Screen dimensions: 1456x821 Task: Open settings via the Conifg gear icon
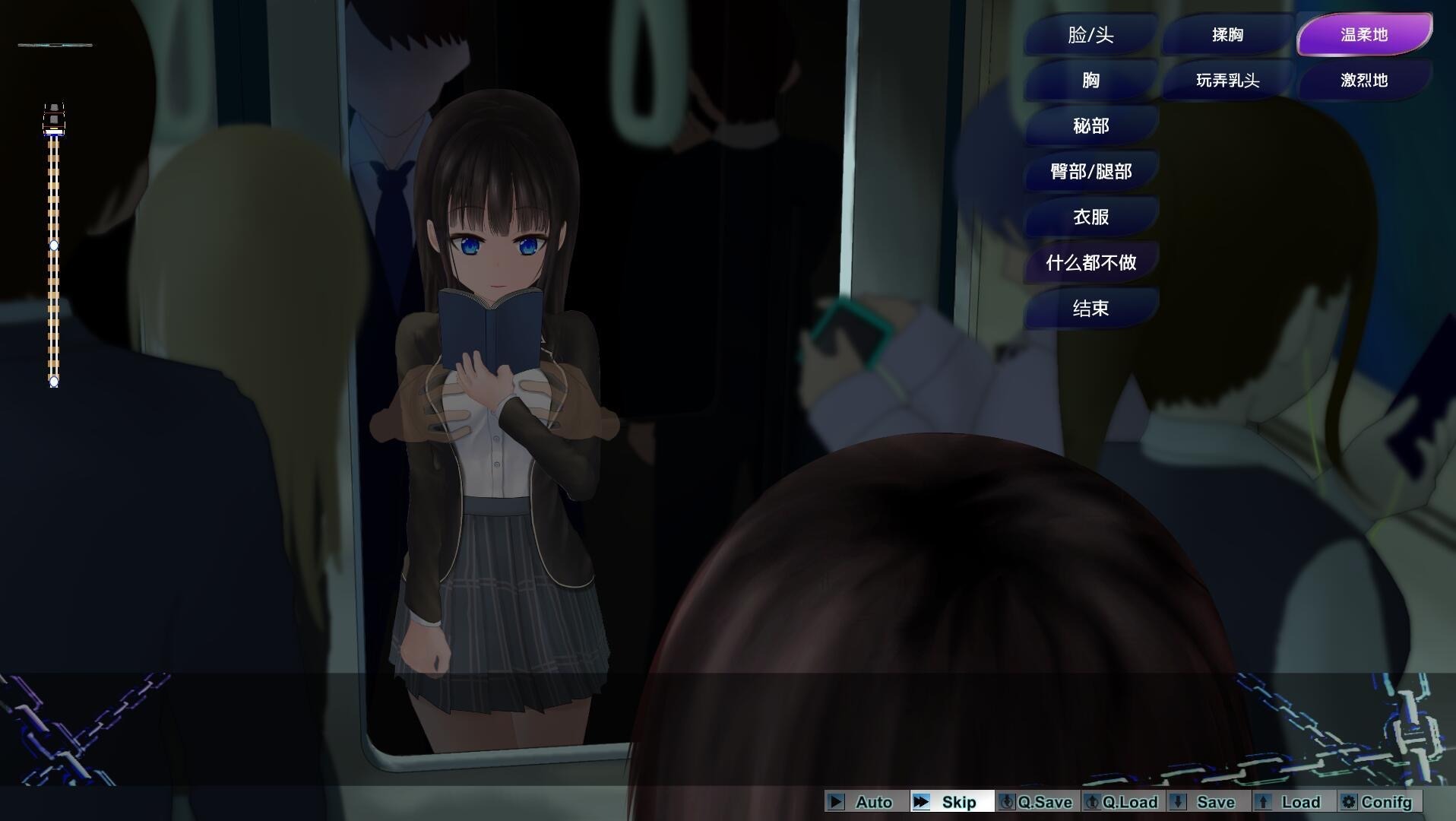[x=1350, y=802]
